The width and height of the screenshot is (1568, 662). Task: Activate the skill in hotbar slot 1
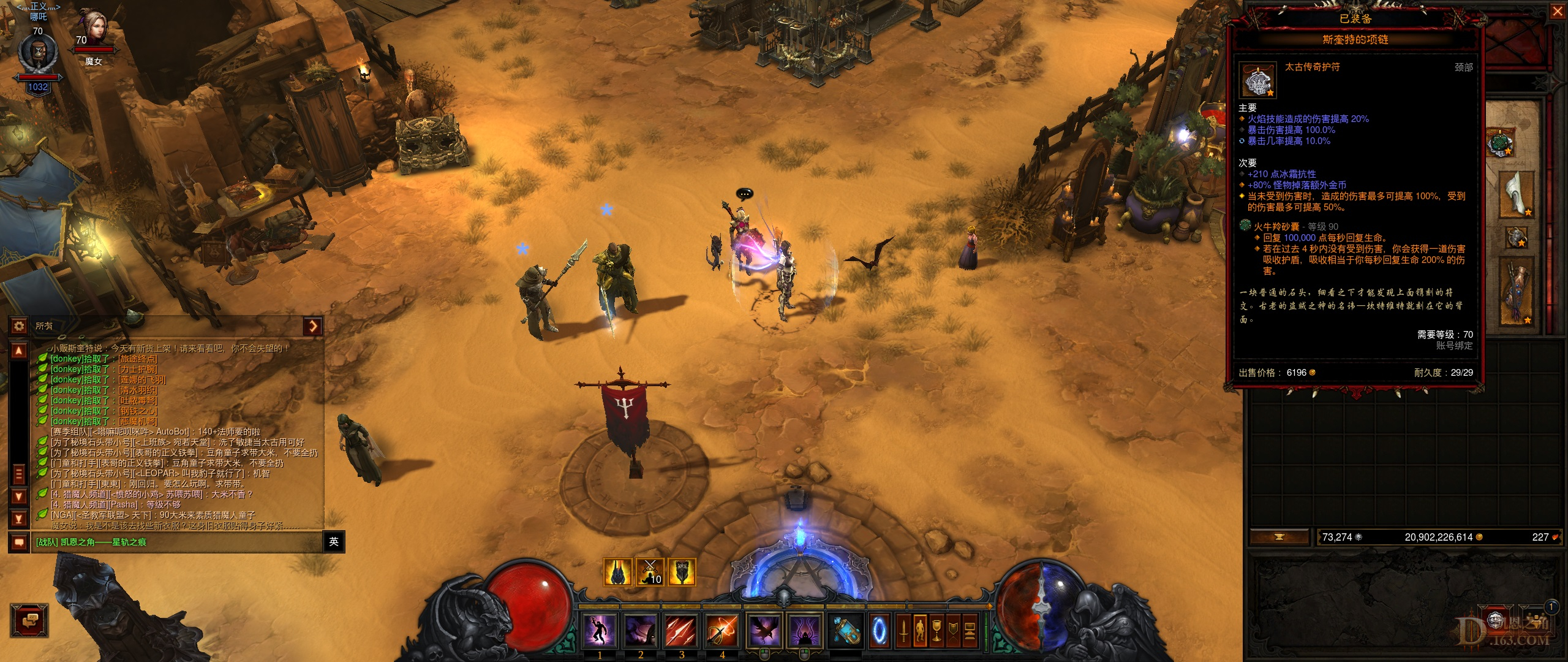600,630
